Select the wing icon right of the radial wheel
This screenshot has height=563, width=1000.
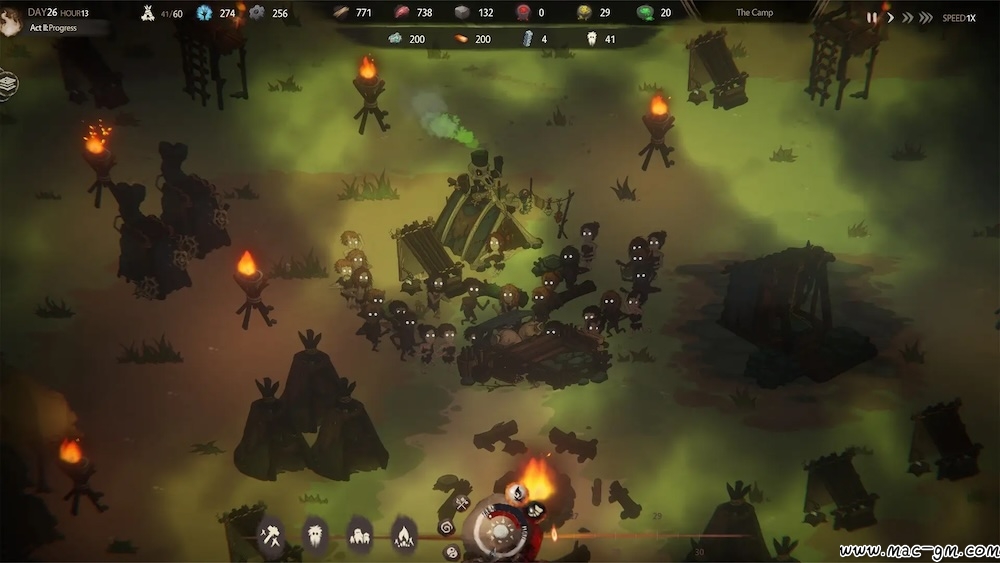point(536,510)
